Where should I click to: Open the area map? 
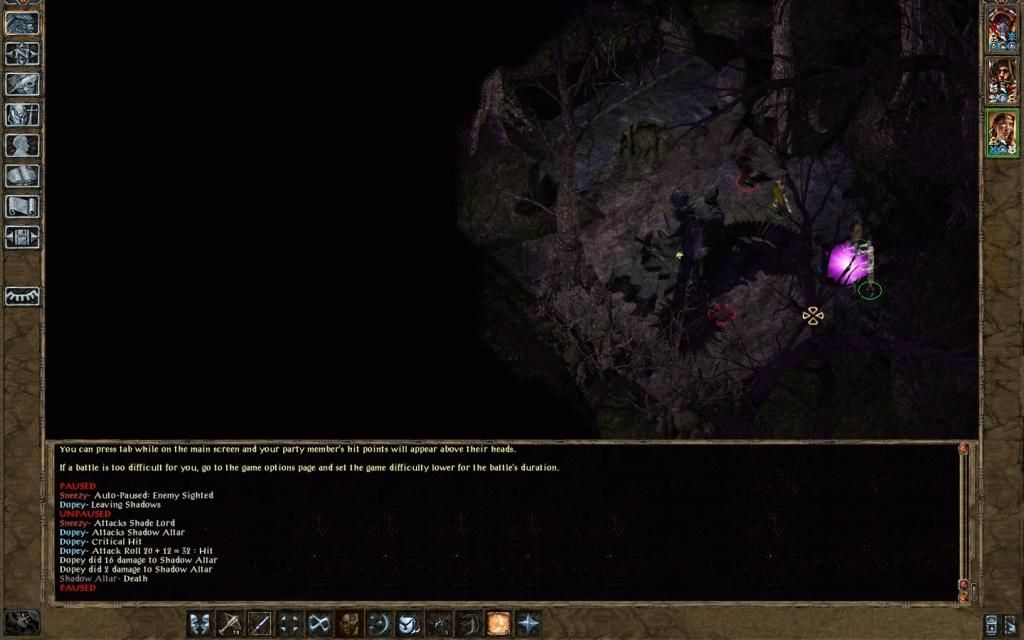pos(22,53)
